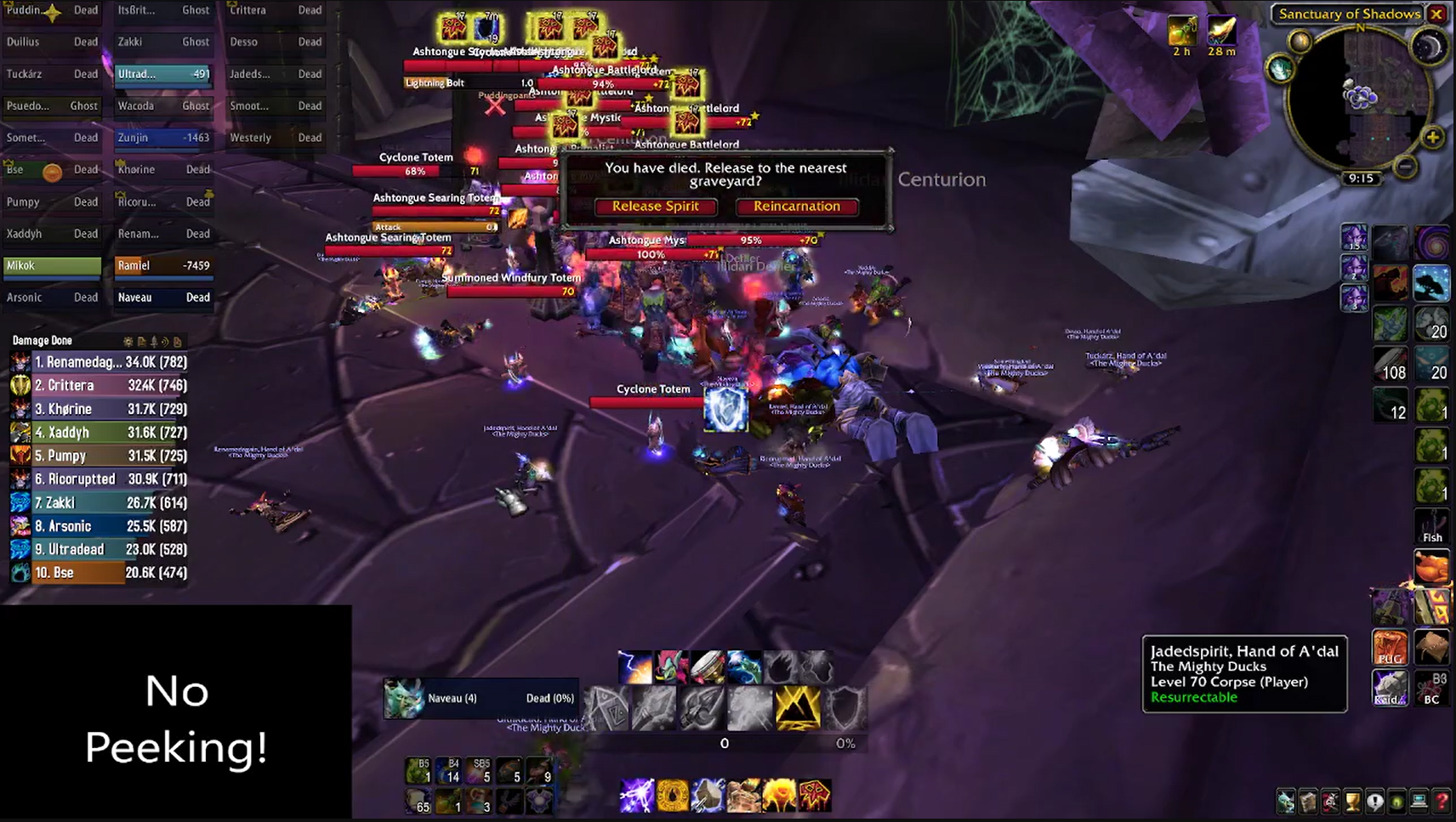The image size is (1456, 822).
Task: Choose Reincarnation in the death dialog
Action: coord(796,207)
